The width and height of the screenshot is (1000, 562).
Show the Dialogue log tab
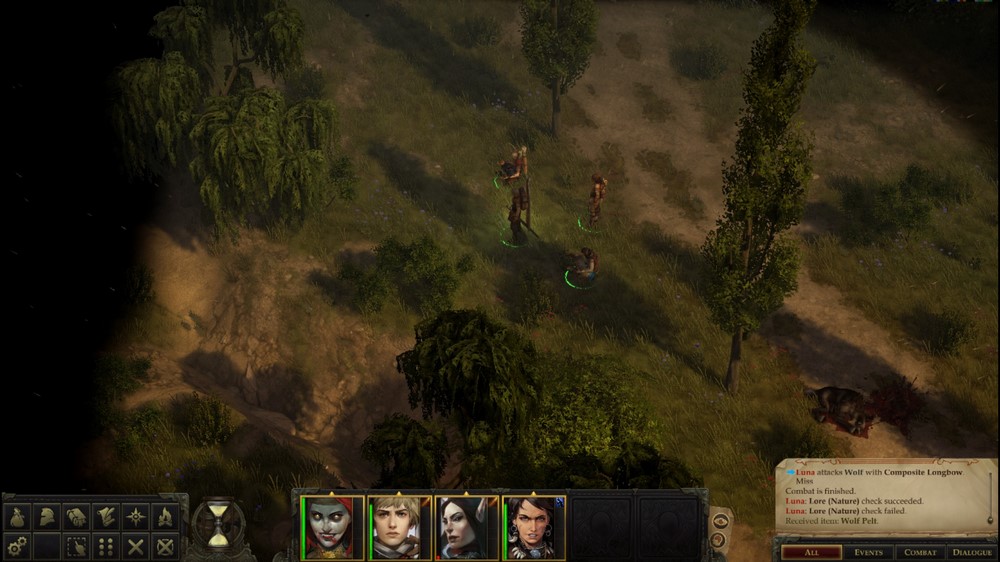coord(971,552)
